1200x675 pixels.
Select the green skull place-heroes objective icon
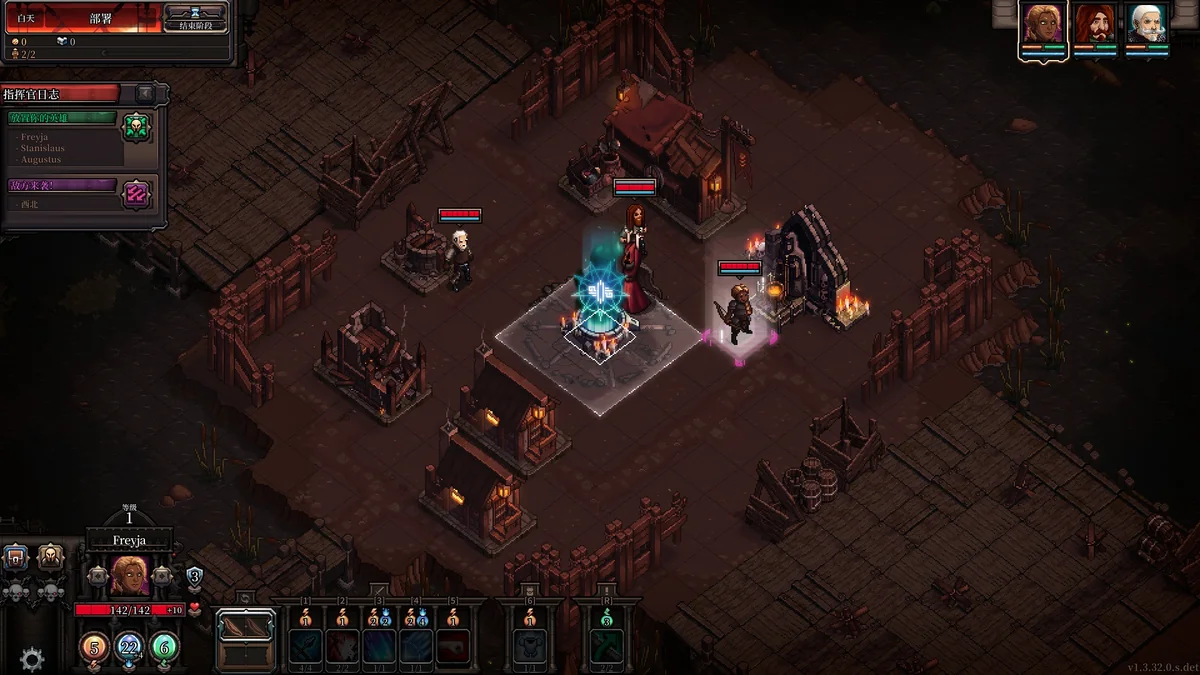coord(137,127)
